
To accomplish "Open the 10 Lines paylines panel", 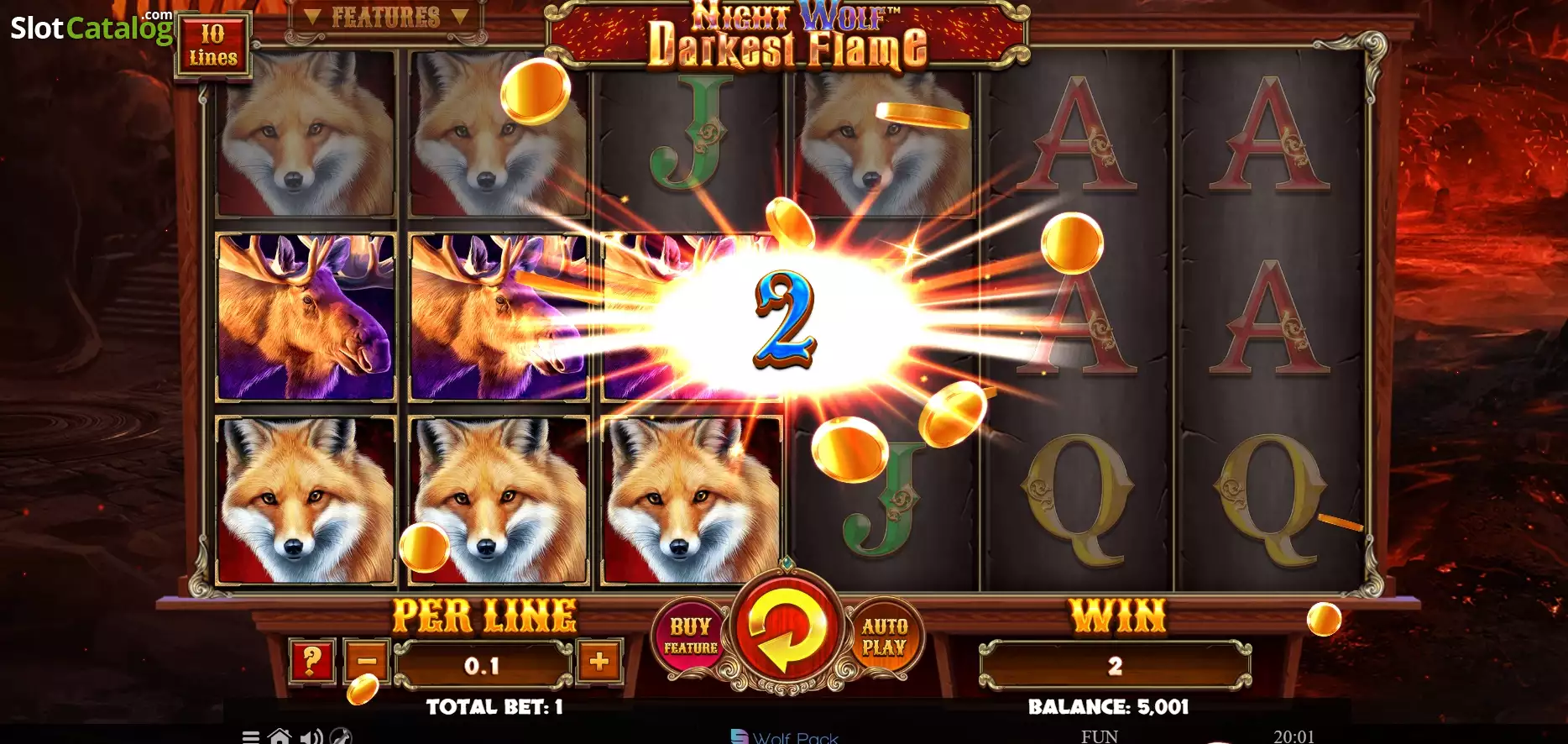I will pyautogui.click(x=212, y=45).
